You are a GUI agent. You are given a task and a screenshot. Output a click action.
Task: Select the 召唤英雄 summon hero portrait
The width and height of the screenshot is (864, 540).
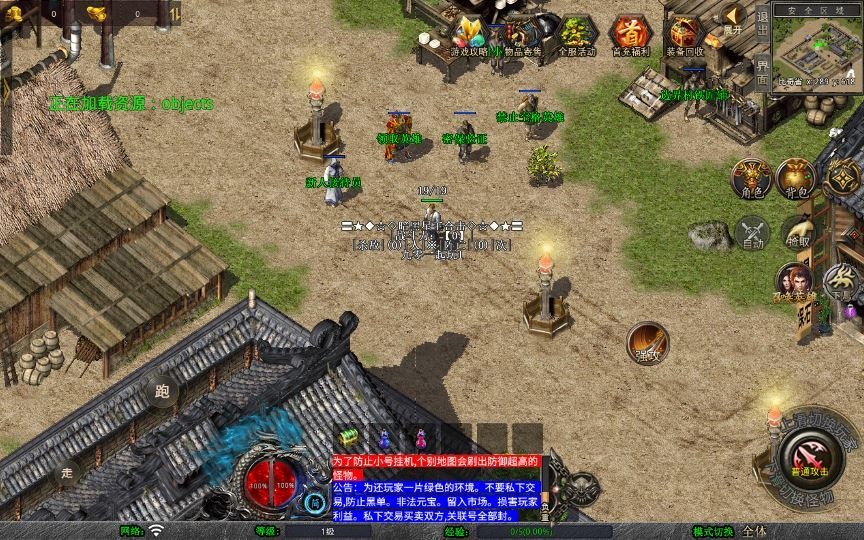click(x=794, y=282)
